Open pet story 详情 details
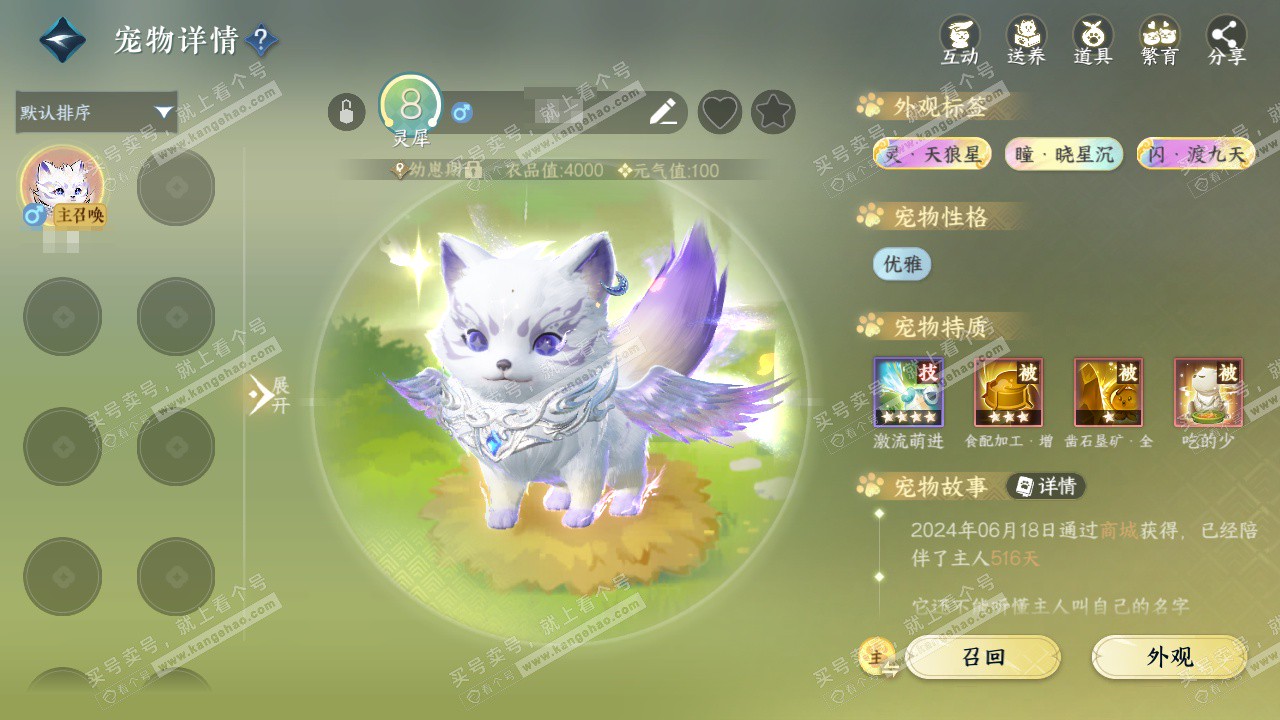The height and width of the screenshot is (720, 1280). click(1046, 487)
